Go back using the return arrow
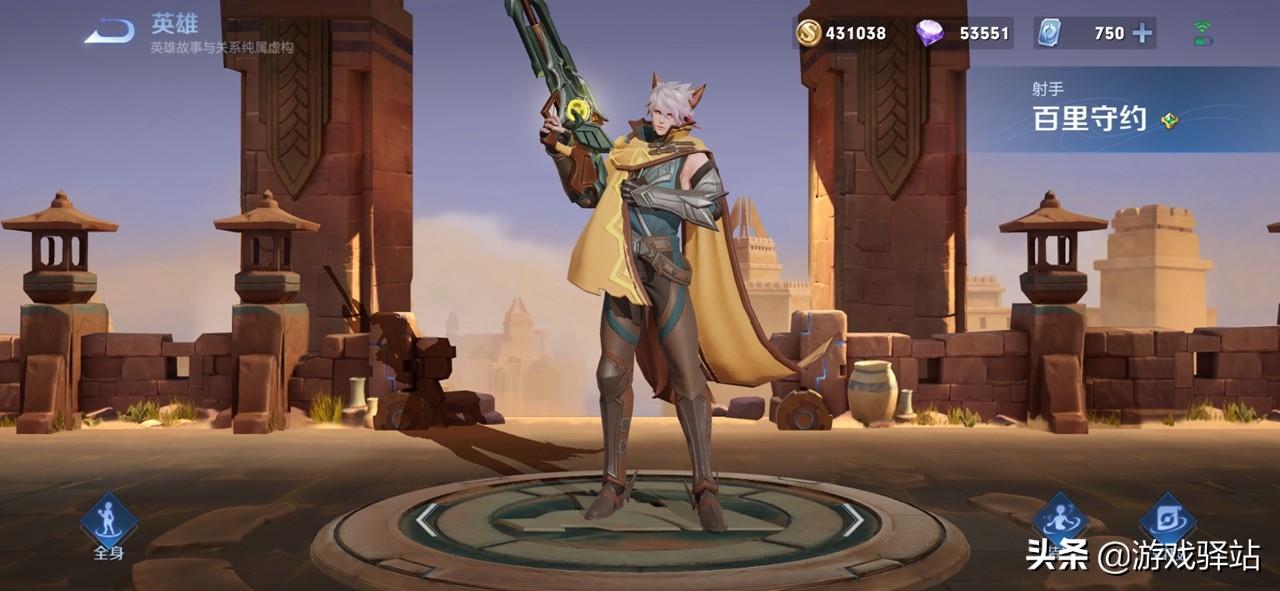The image size is (1280, 591). pos(109,33)
